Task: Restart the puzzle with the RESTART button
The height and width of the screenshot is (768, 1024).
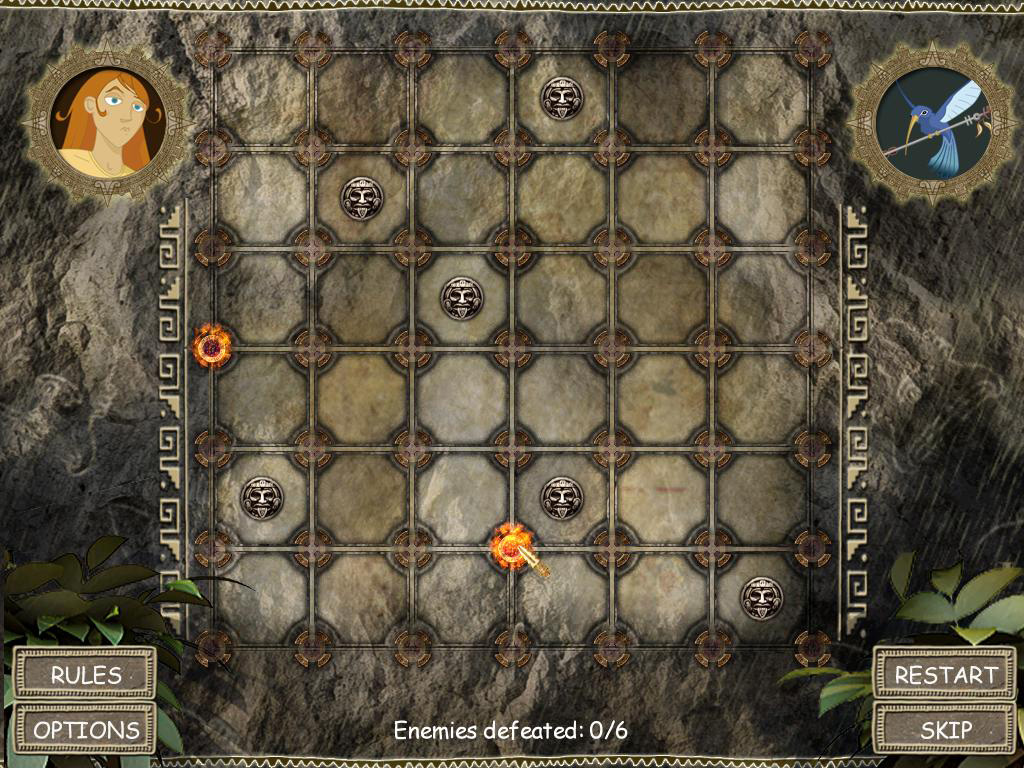Action: pyautogui.click(x=945, y=674)
